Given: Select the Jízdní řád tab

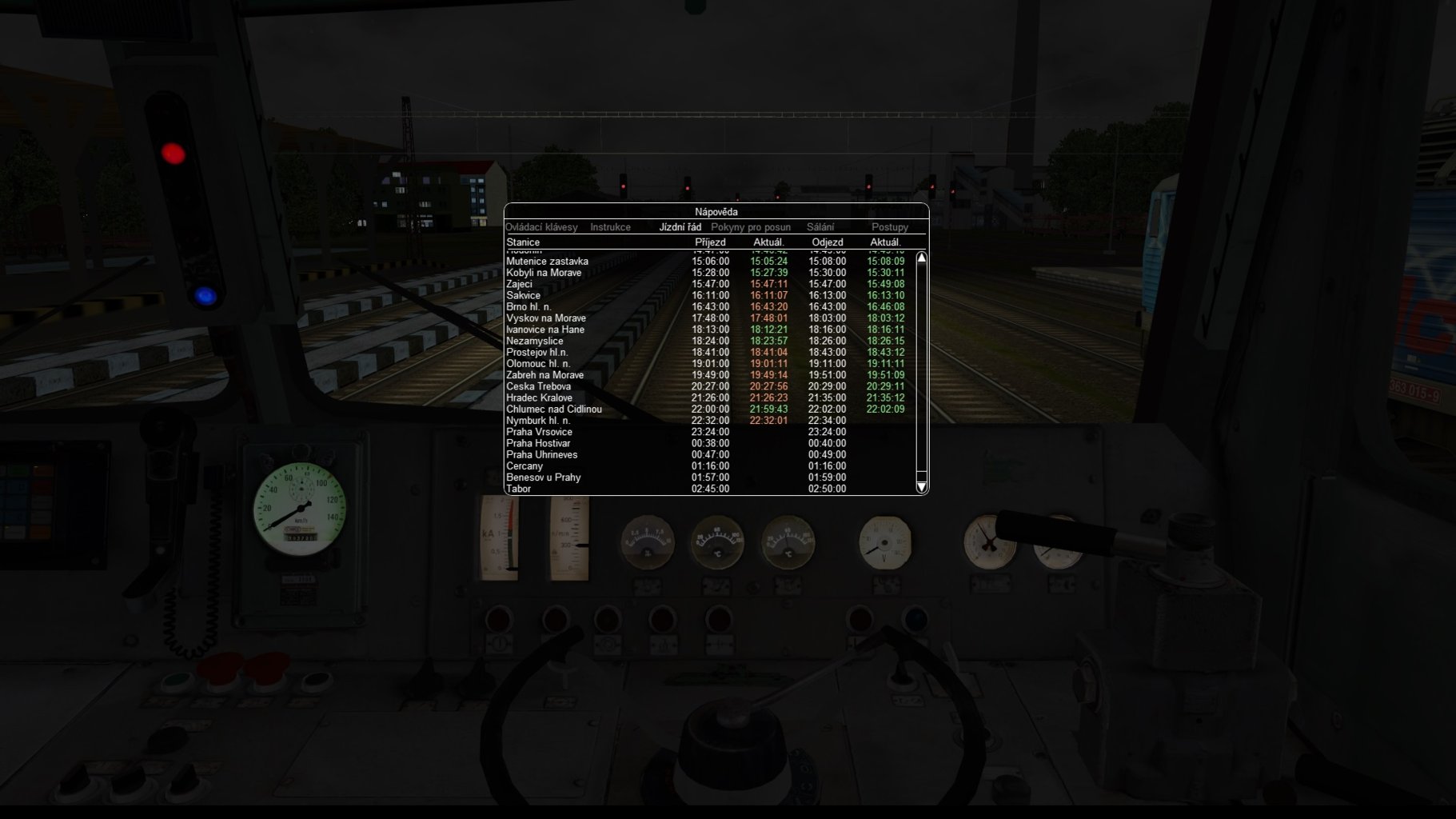Looking at the screenshot, I should 679,227.
